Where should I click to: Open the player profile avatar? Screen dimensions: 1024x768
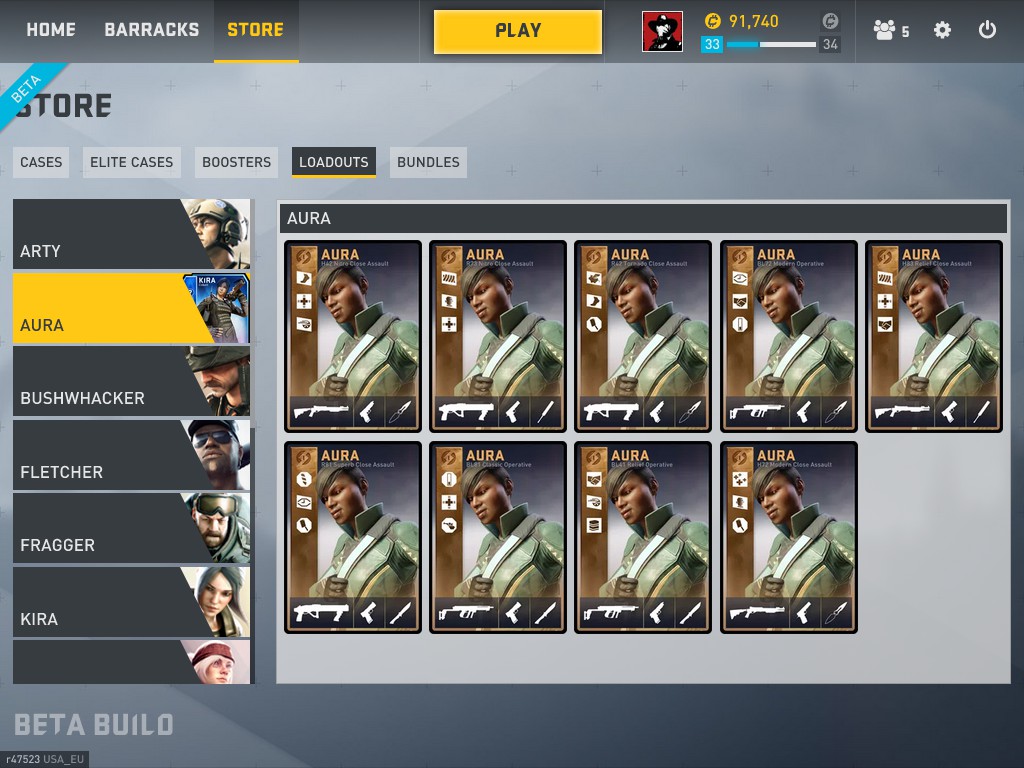662,32
